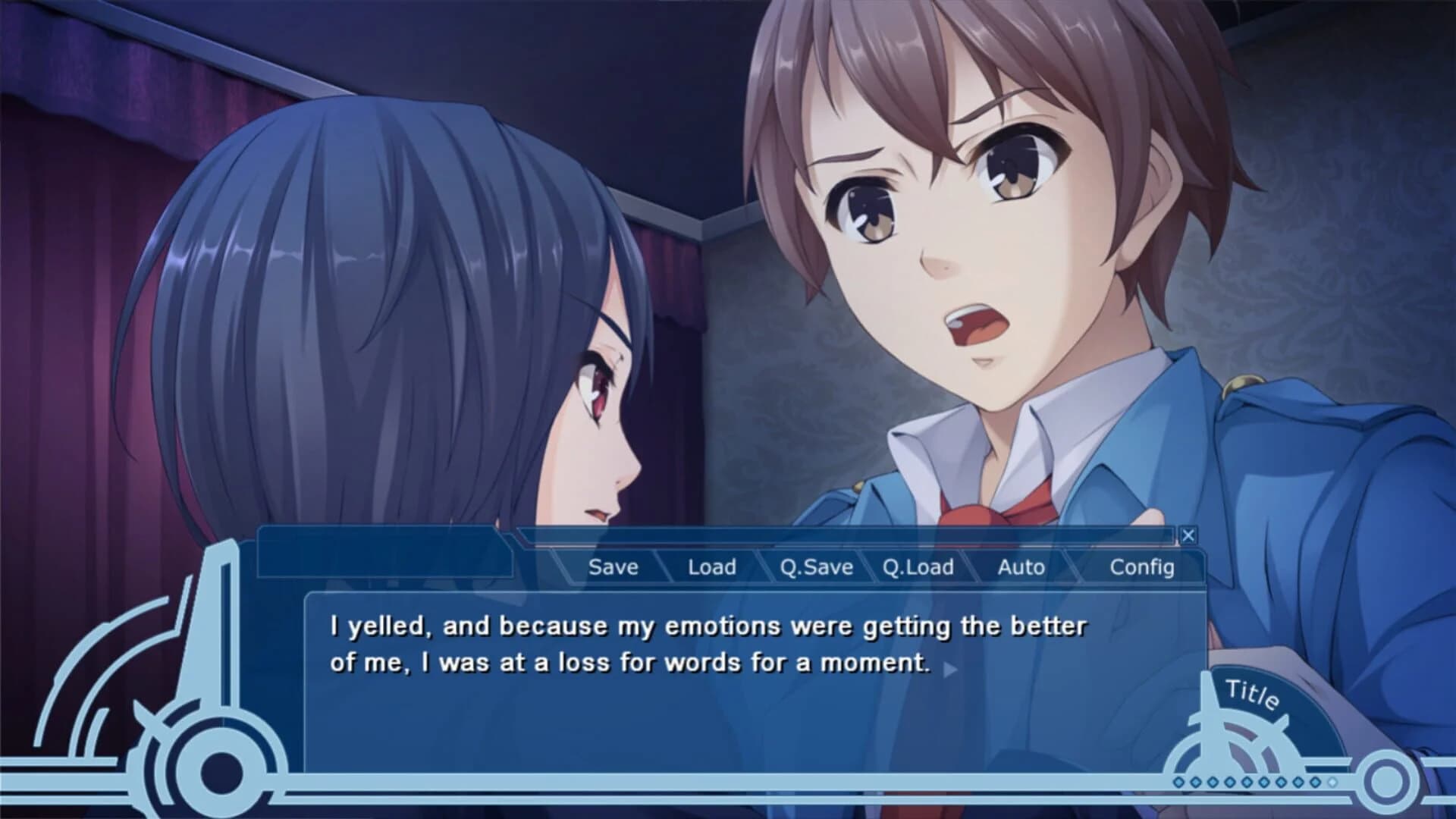Viewport: 1456px width, 819px height.
Task: Enable Auto text-advance mode
Action: [x=1019, y=566]
